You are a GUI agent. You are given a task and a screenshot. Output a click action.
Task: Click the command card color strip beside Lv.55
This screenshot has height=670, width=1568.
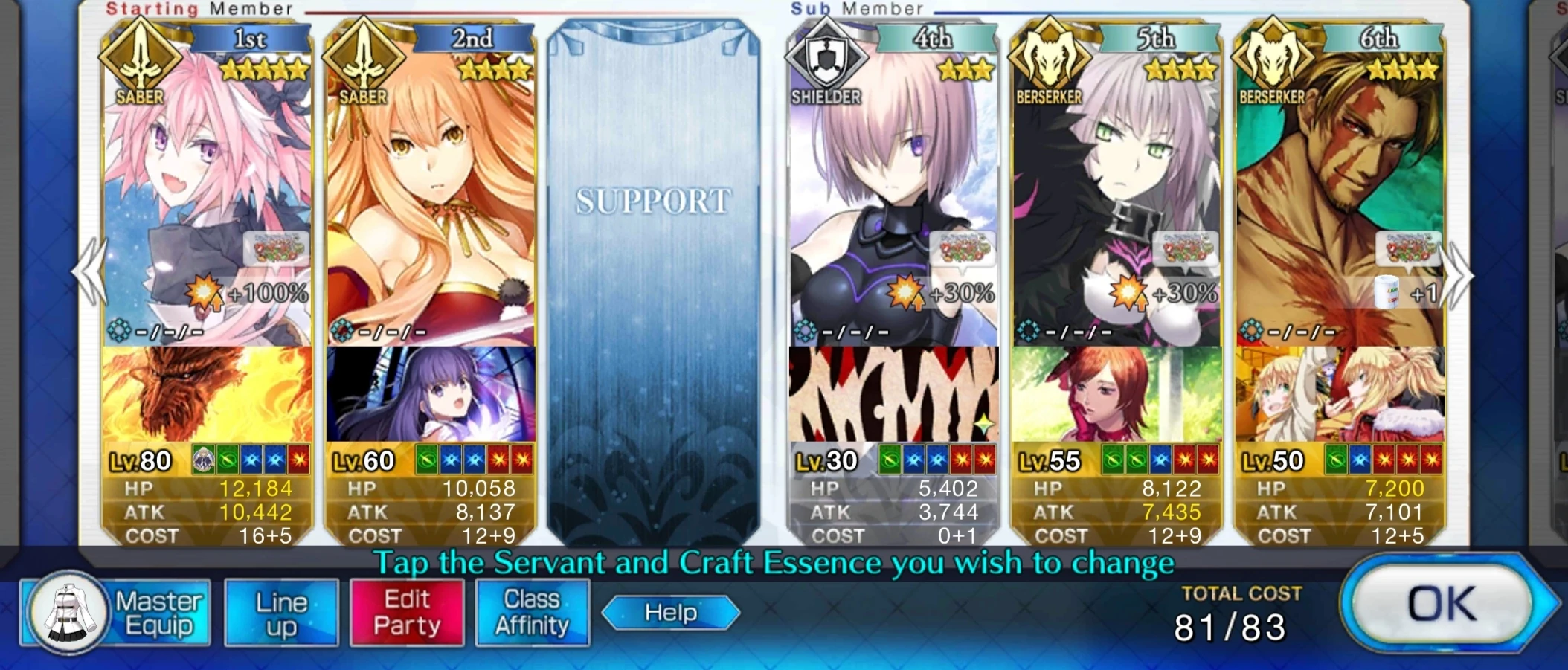pos(1160,460)
